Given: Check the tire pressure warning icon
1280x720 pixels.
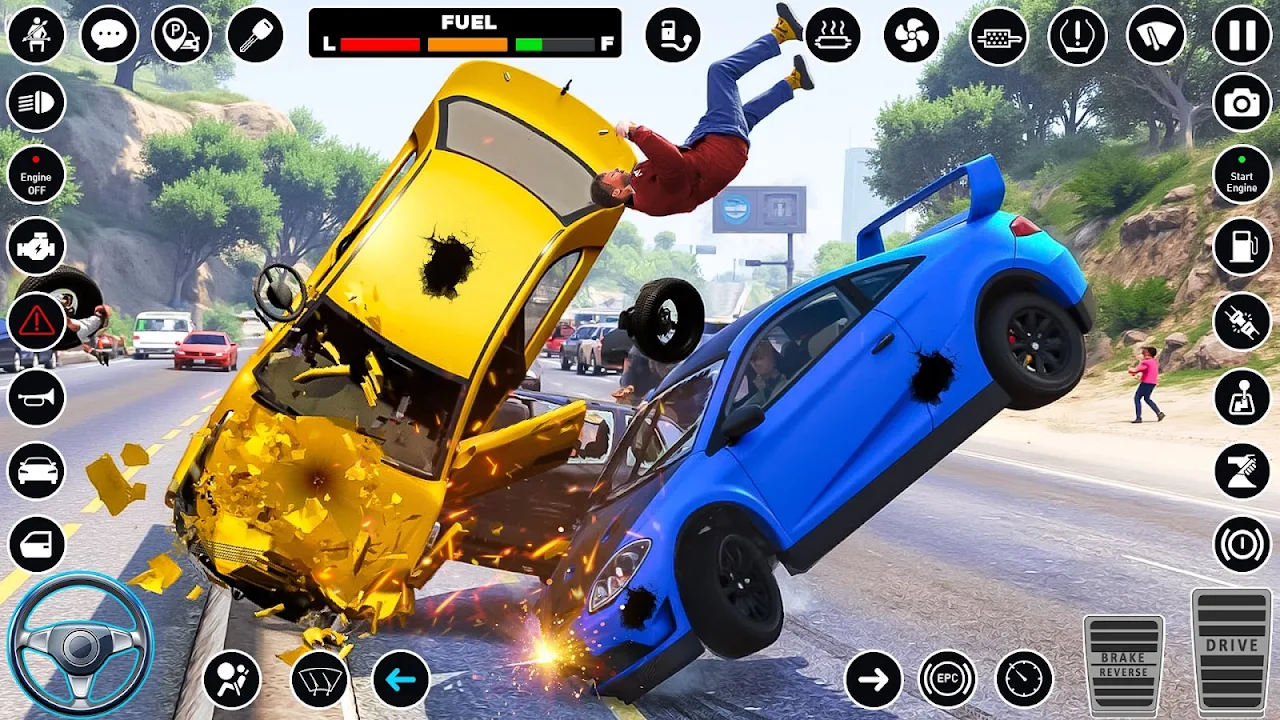Looking at the screenshot, I should tap(1077, 35).
